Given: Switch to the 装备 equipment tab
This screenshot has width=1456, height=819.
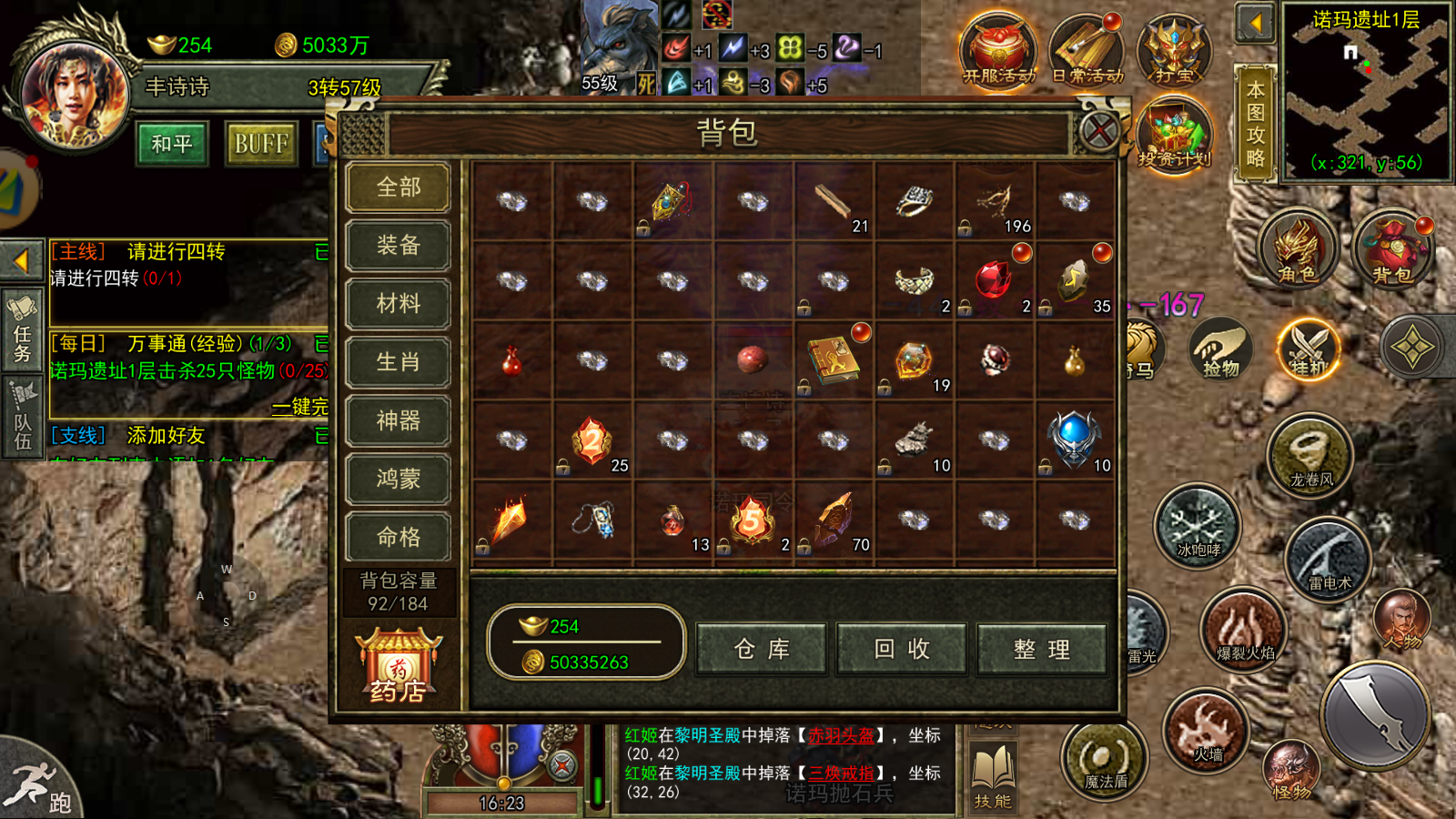Looking at the screenshot, I should tap(399, 246).
